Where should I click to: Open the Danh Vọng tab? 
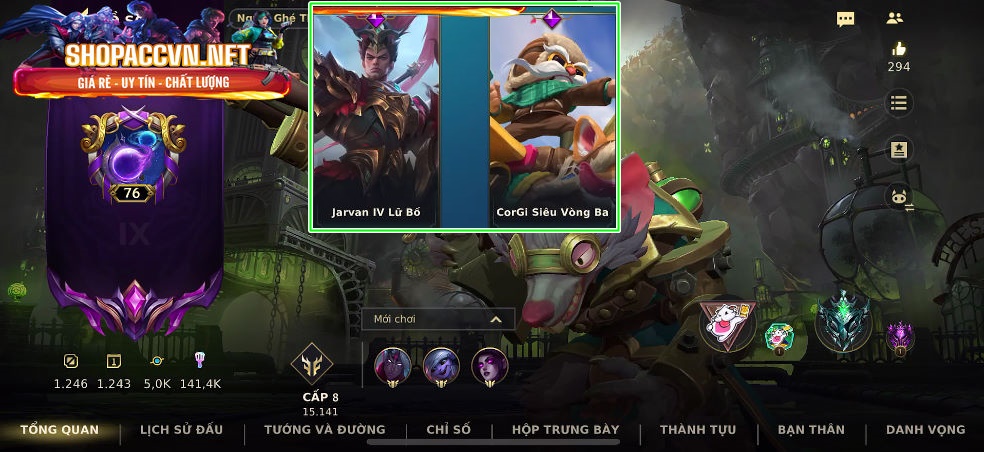[x=926, y=430]
